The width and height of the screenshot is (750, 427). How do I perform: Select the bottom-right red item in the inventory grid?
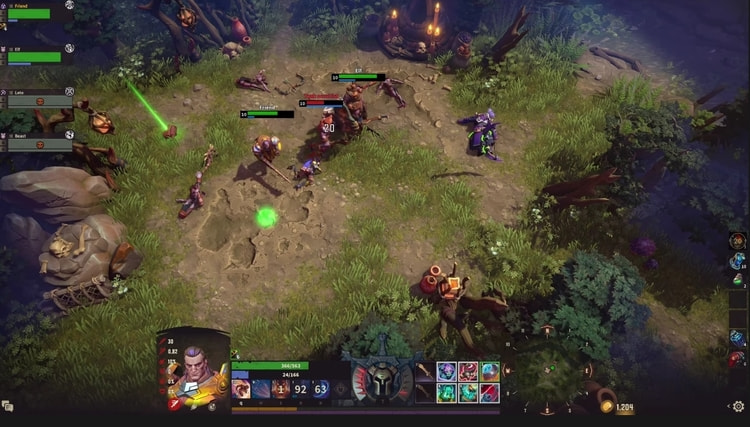pyautogui.click(x=489, y=392)
